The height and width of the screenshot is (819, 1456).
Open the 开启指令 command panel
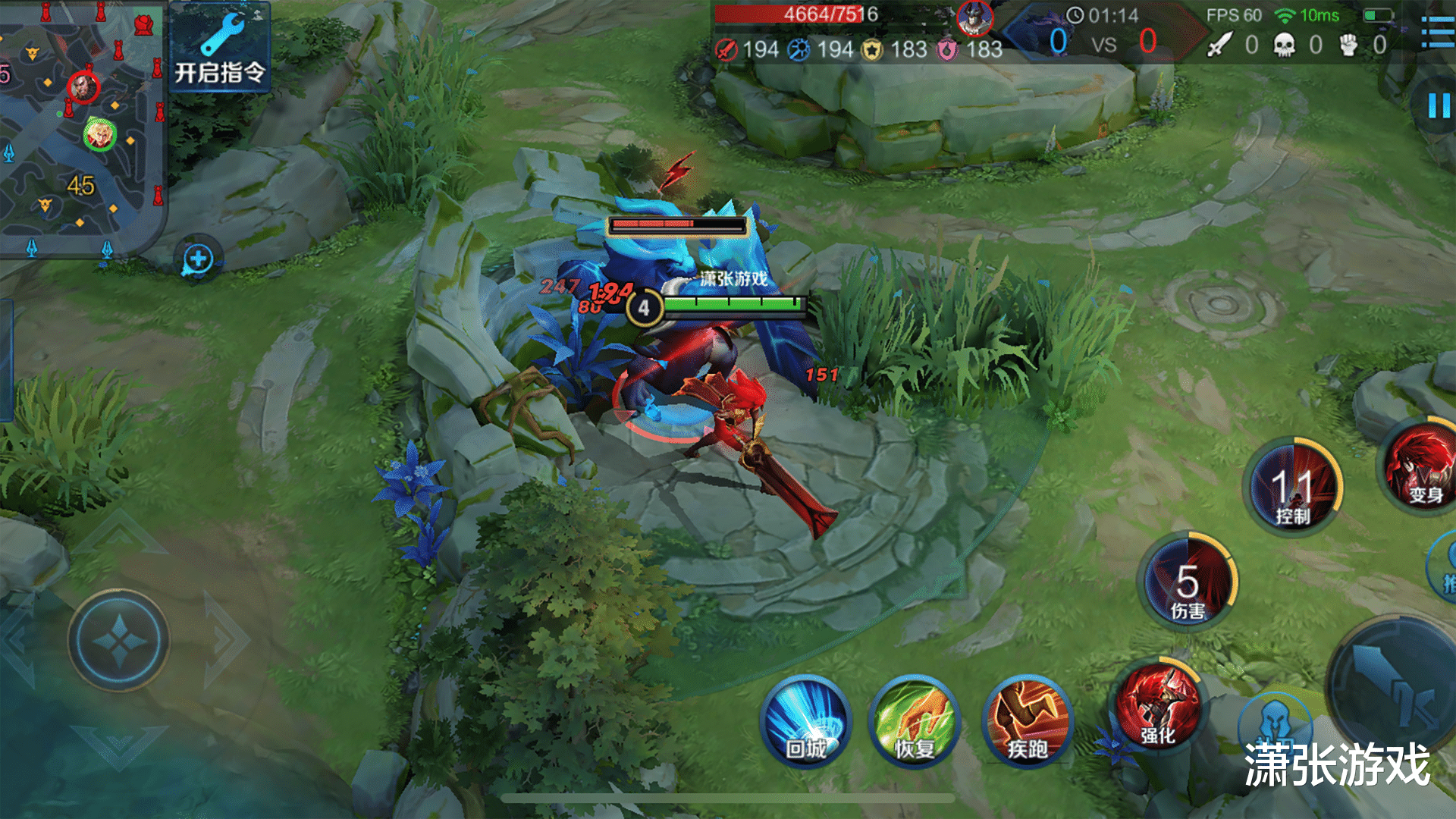pos(219,49)
